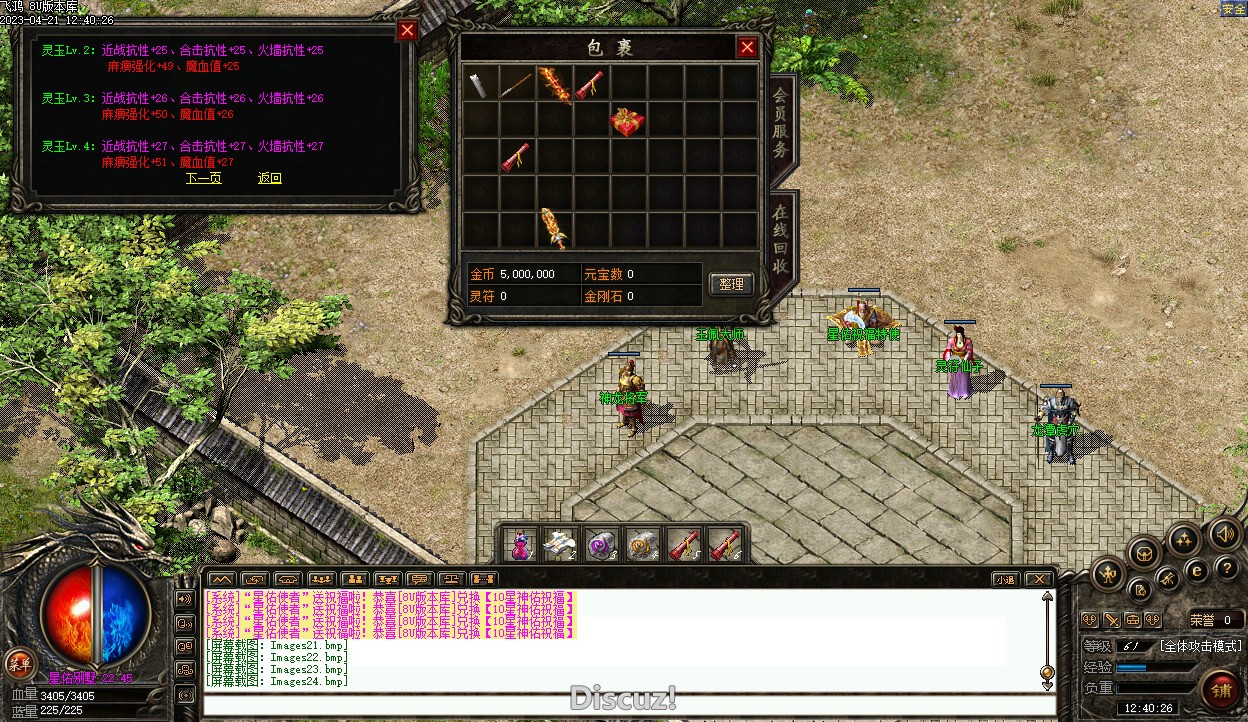Image resolution: width=1248 pixels, height=722 pixels.
Task: Click the 小退 button above the chat
Action: 1005,579
